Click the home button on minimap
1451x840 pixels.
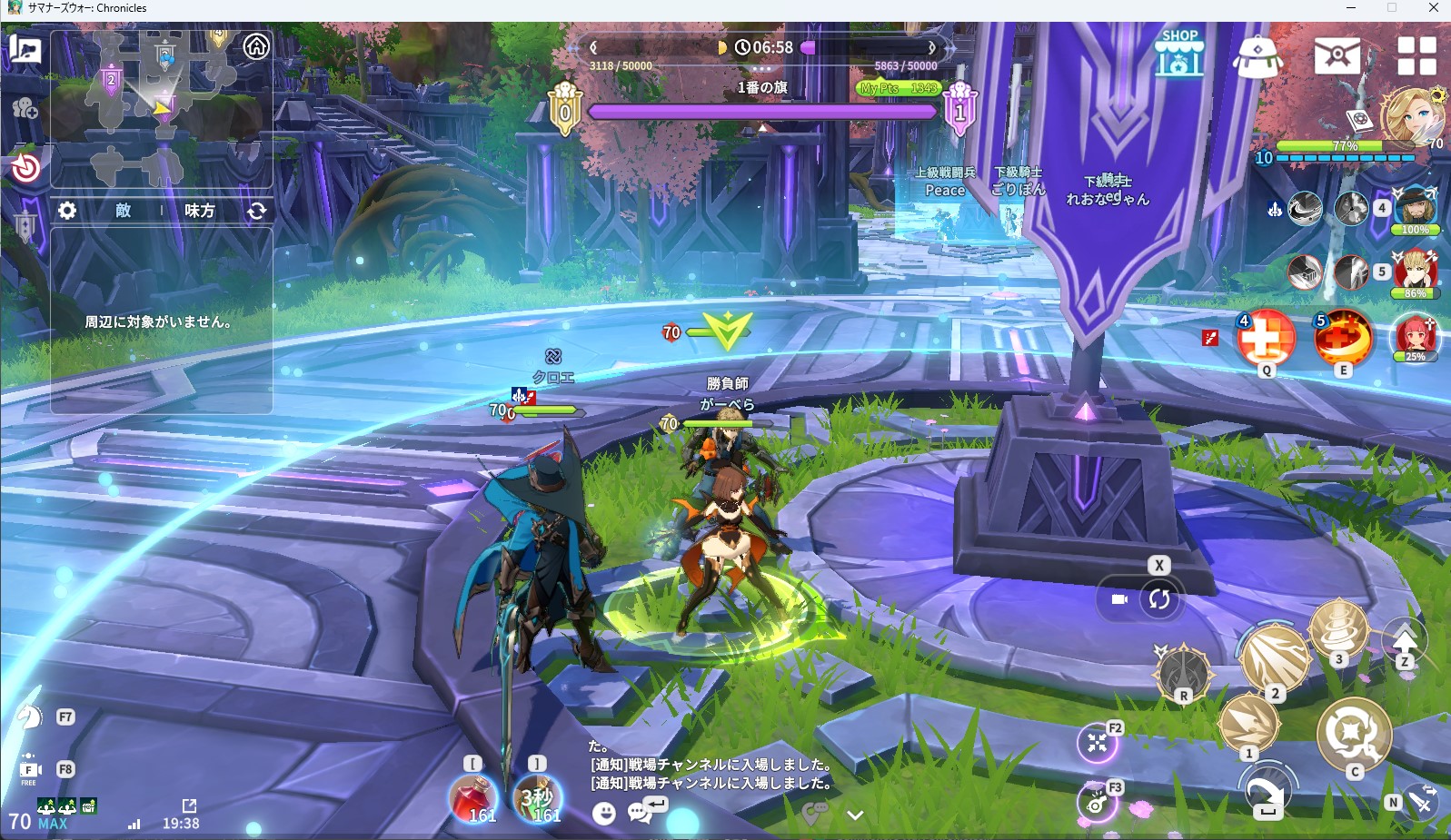(x=256, y=46)
